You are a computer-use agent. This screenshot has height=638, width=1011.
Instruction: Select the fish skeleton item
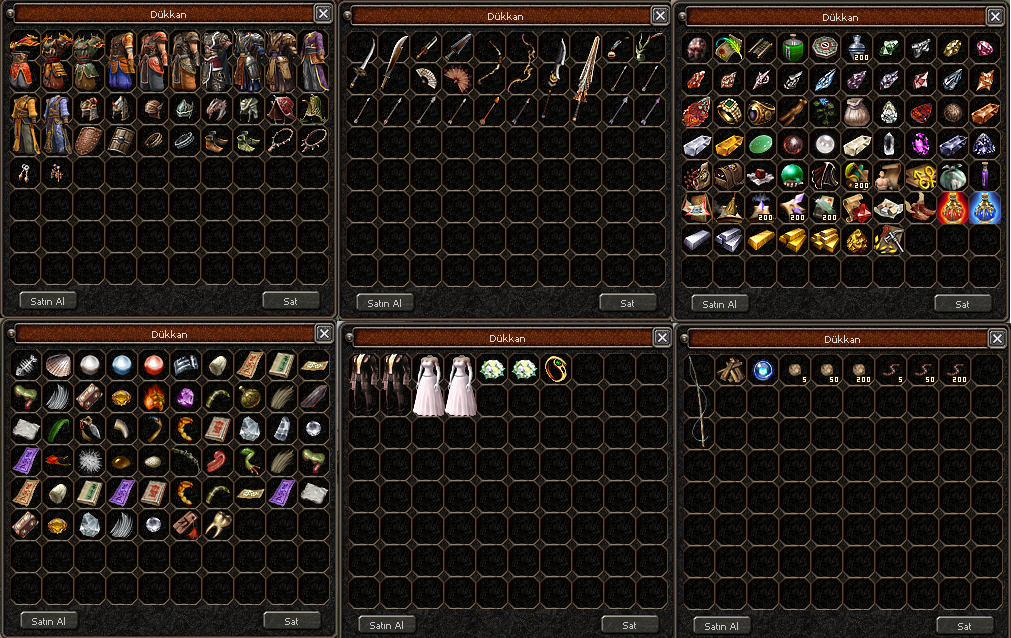[27, 364]
